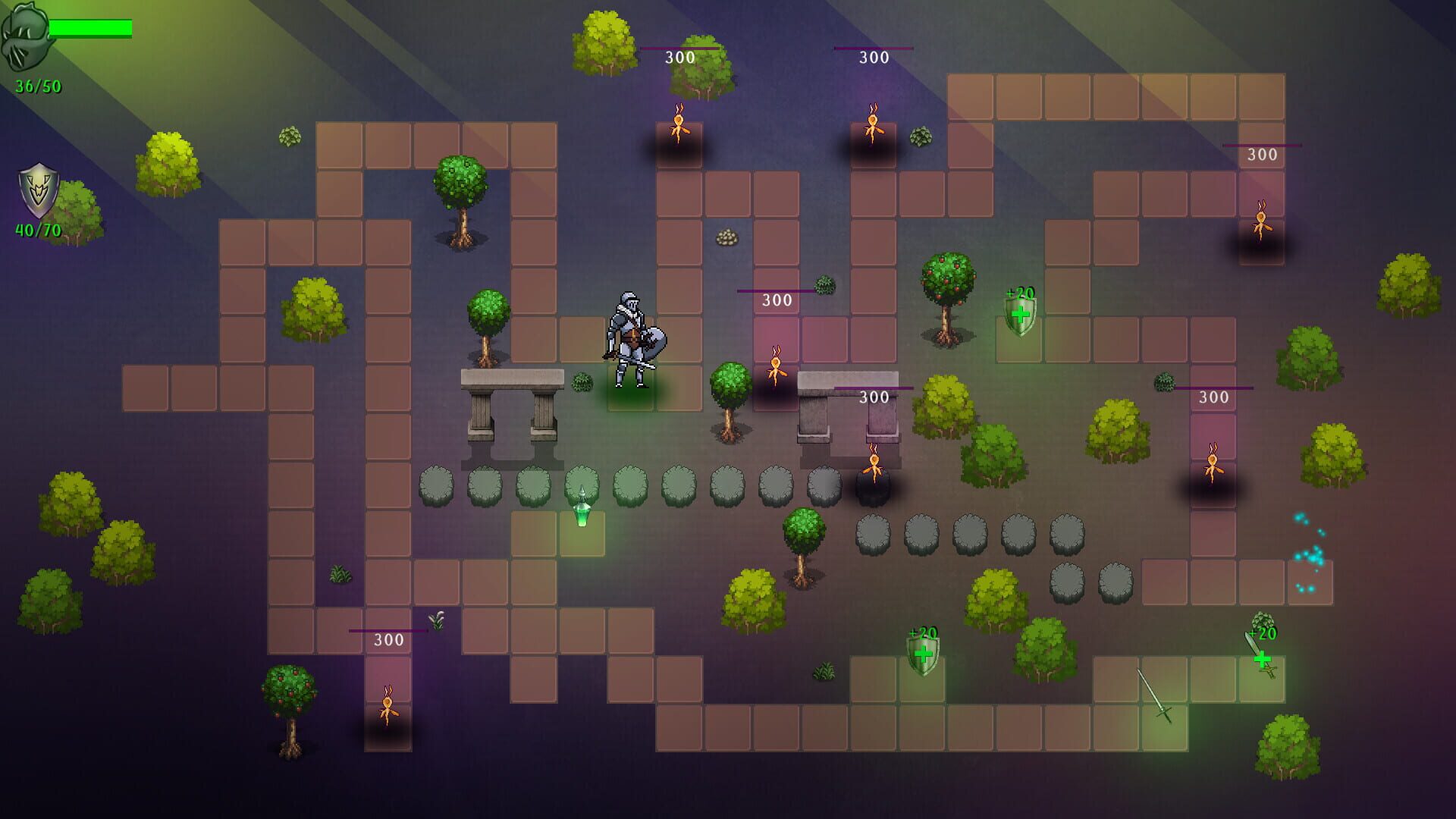The height and width of the screenshot is (819, 1456).
Task: Target the flame enemy next to the knight
Action: pyautogui.click(x=775, y=368)
